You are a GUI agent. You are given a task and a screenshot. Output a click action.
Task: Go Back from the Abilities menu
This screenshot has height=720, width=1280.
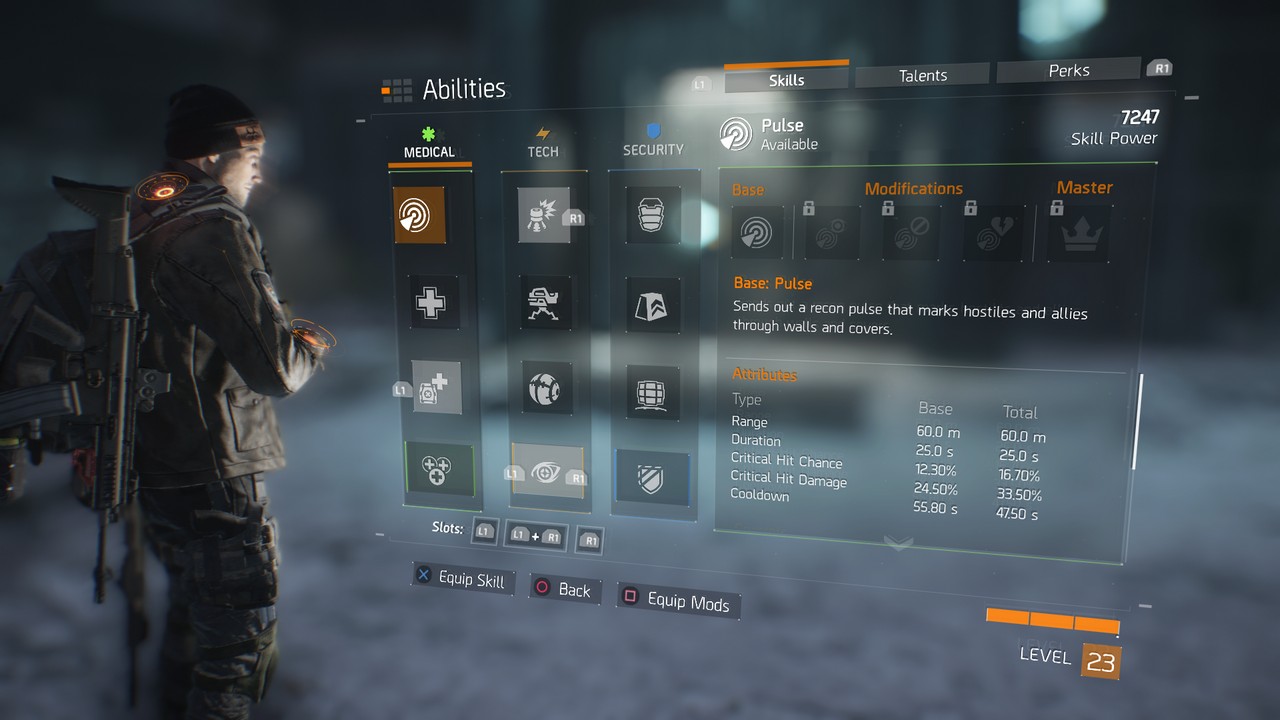pyautogui.click(x=563, y=589)
